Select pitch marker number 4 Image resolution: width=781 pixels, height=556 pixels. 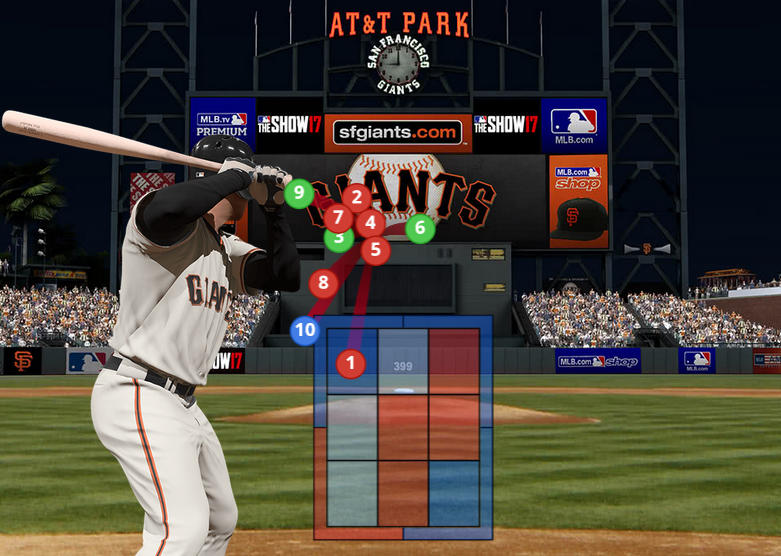click(370, 224)
